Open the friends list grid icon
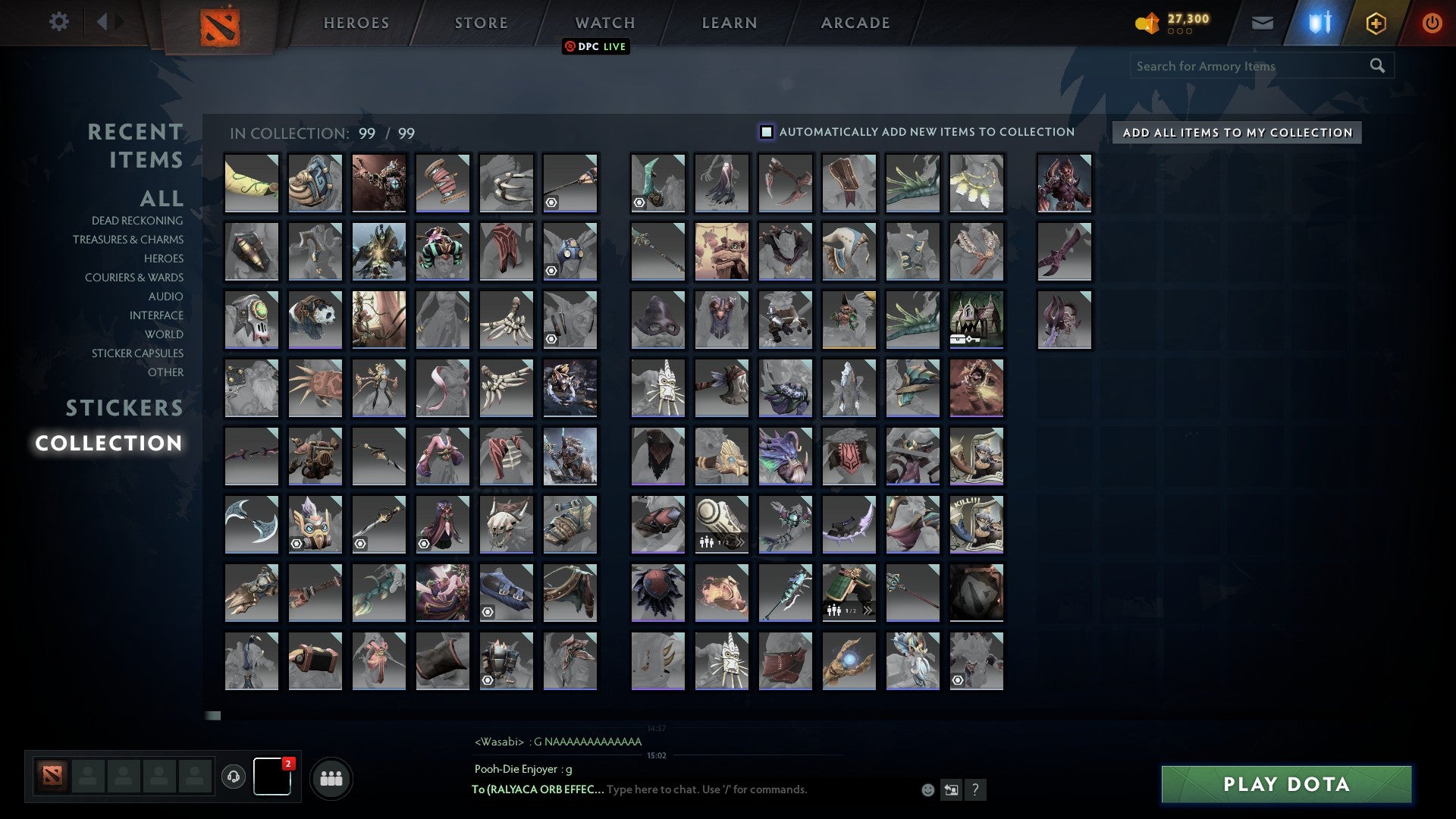1456x819 pixels. [331, 777]
